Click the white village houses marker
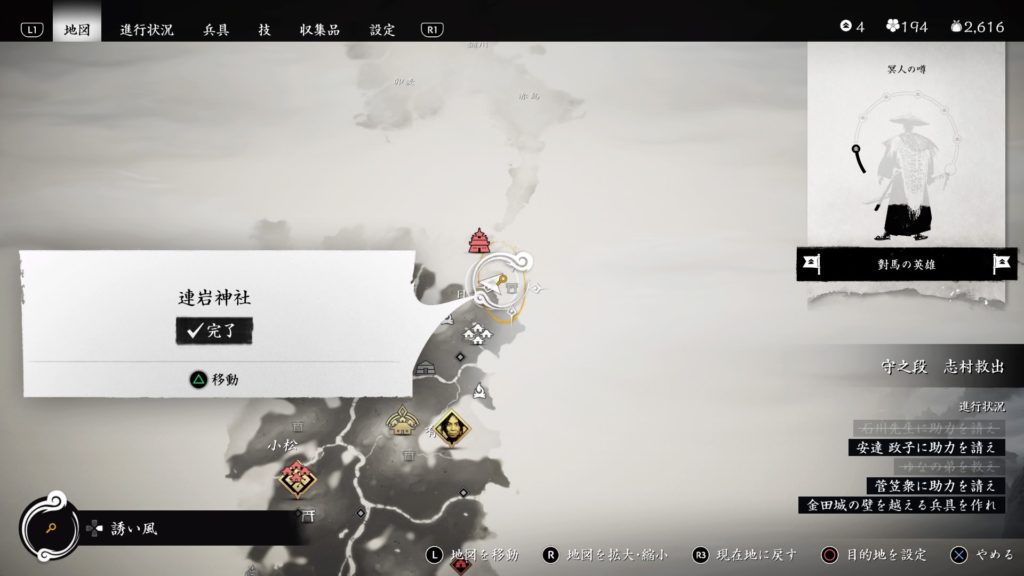Viewport: 1024px width, 576px height. pyautogui.click(x=477, y=336)
